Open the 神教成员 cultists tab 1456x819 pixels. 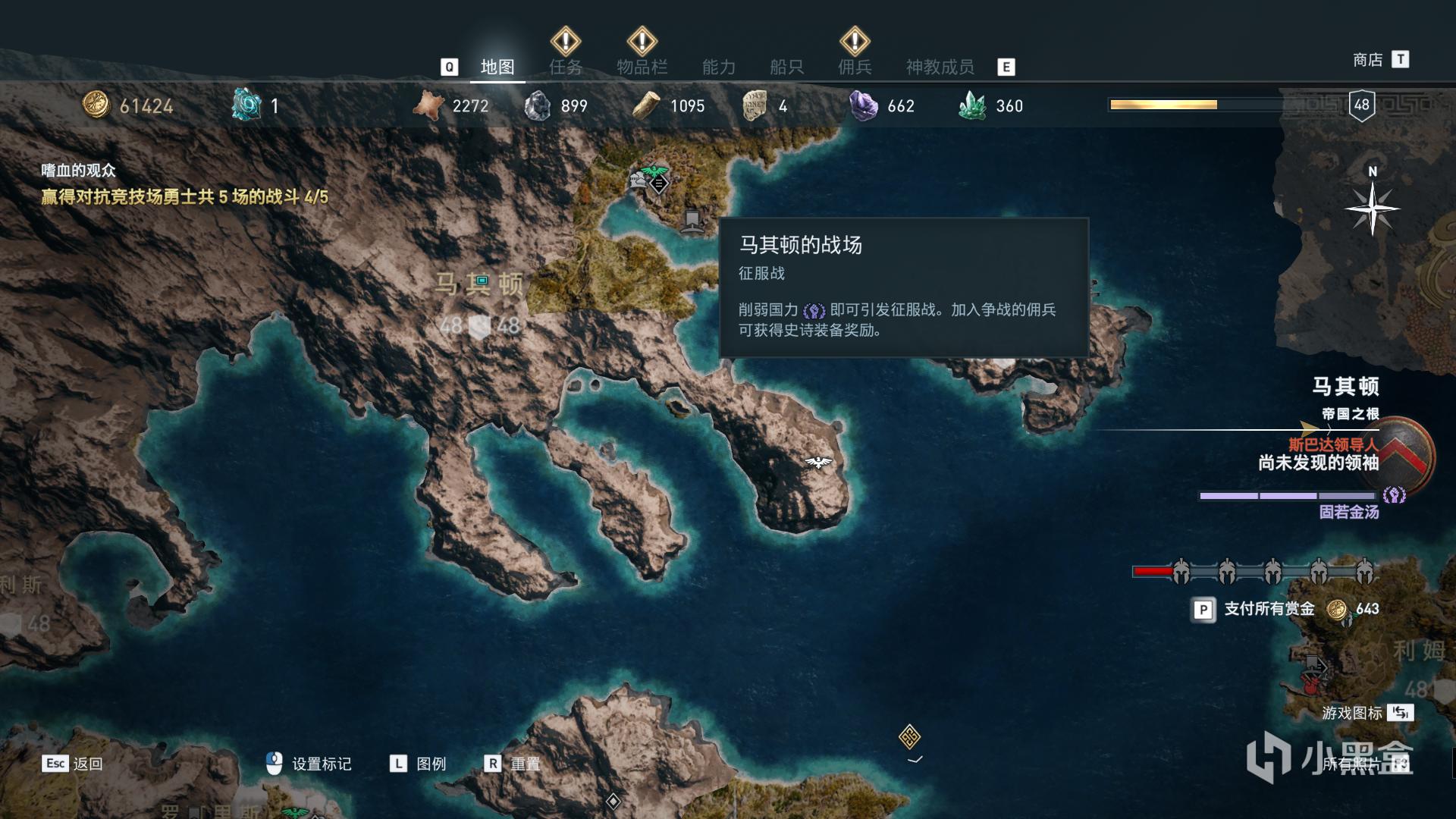(x=940, y=67)
